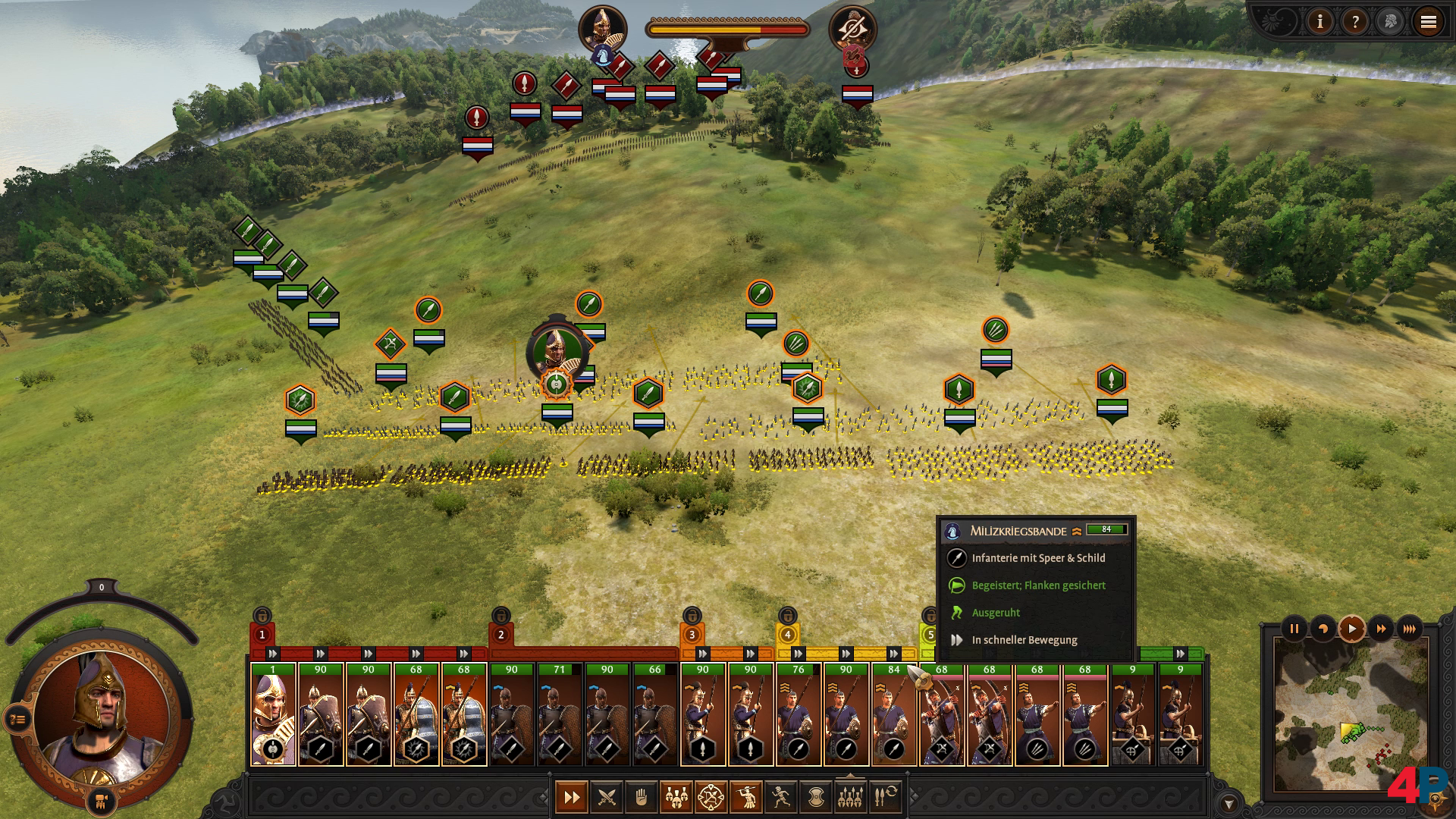Viewport: 1456px width, 819px height.
Task: Select control group 2 tab
Action: click(500, 635)
